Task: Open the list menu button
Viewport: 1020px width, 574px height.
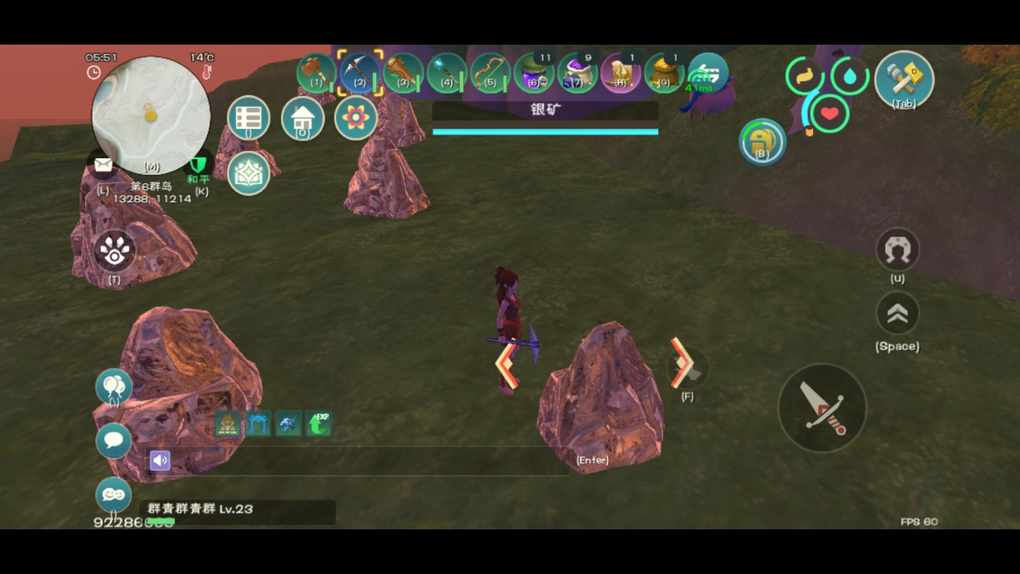Action: pos(248,119)
